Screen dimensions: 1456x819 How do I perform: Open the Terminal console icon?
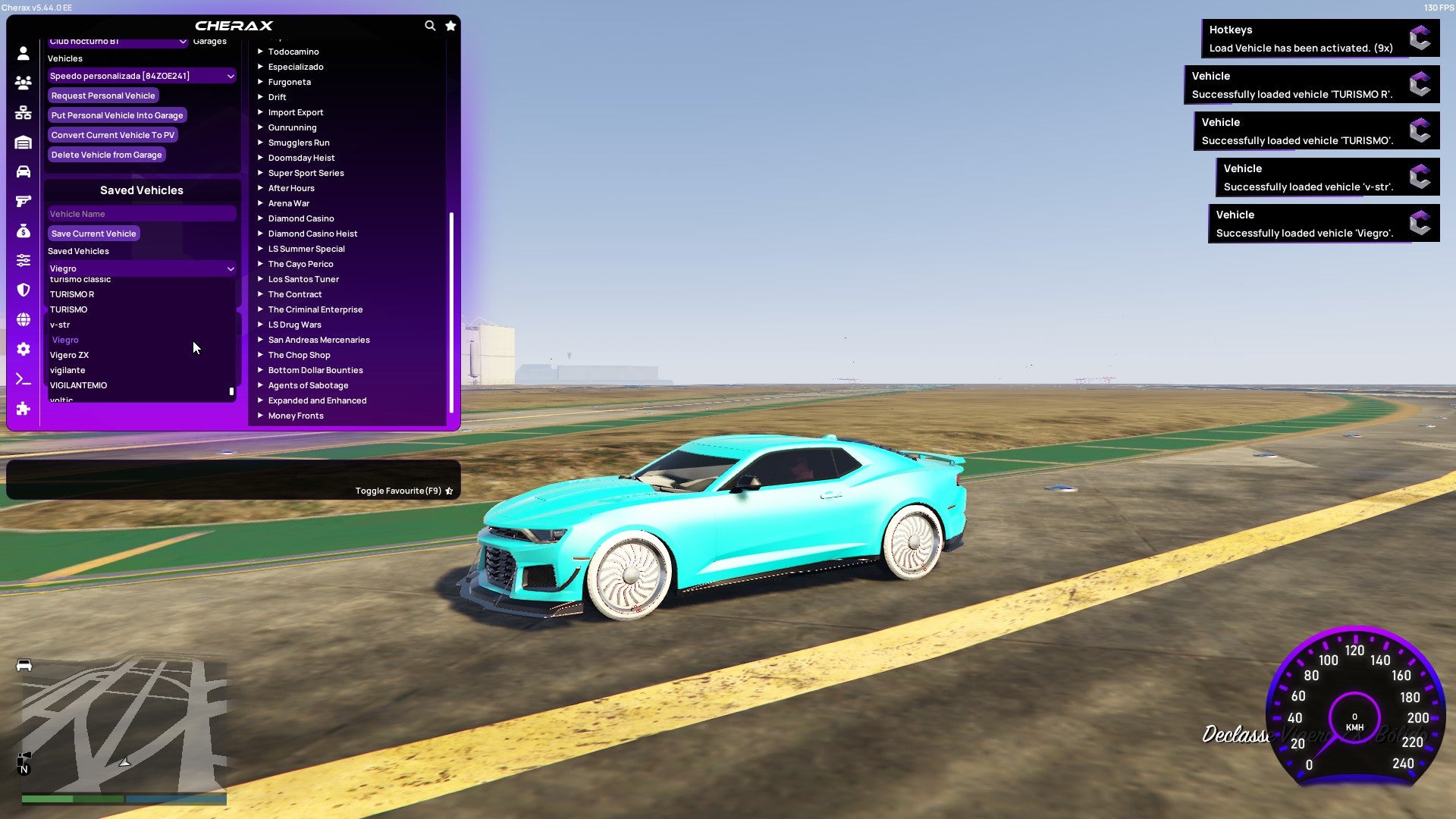23,379
